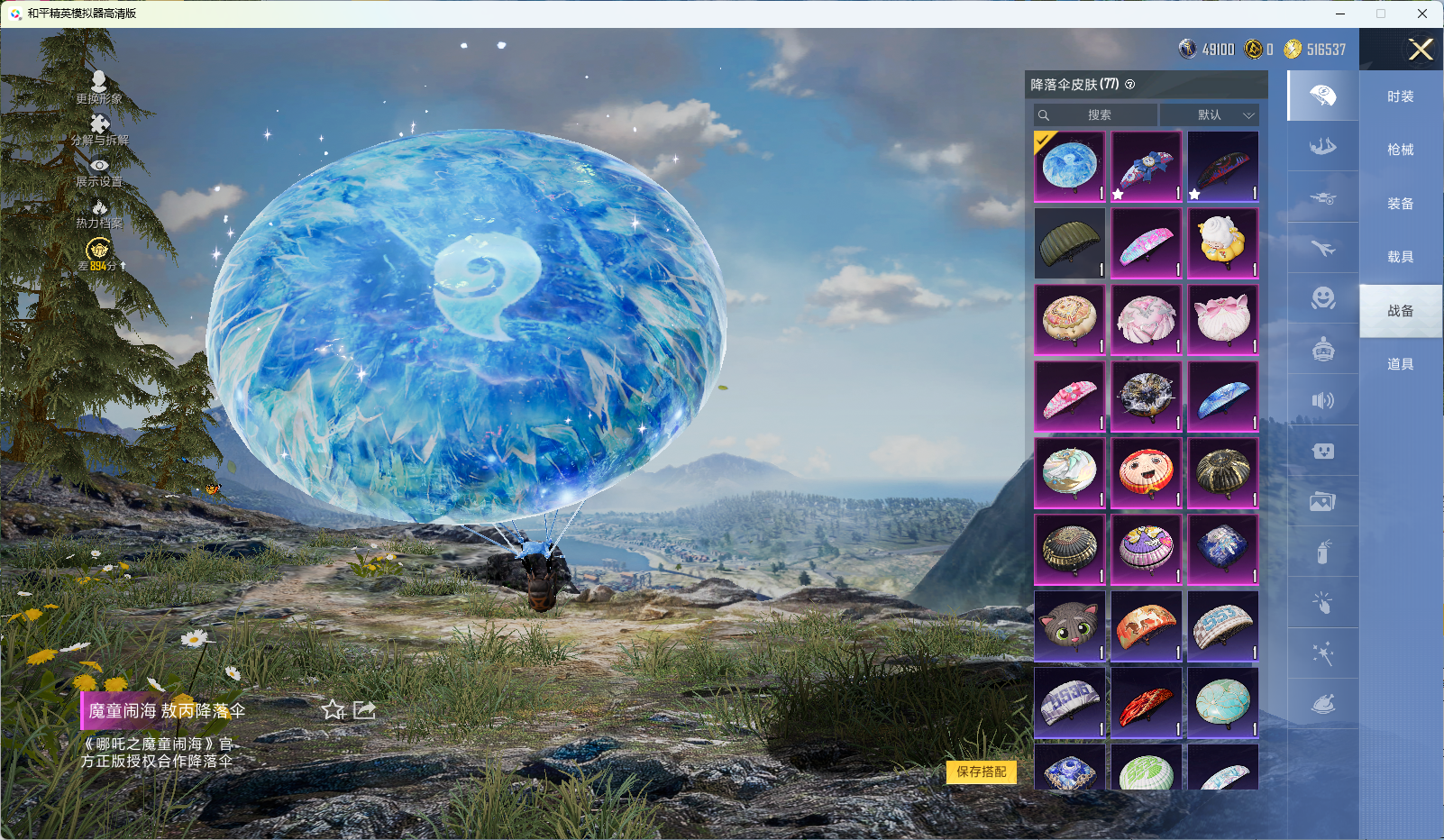Image resolution: width=1444 pixels, height=840 pixels.
Task: Open 更换形象 change appearance
Action: (99, 87)
